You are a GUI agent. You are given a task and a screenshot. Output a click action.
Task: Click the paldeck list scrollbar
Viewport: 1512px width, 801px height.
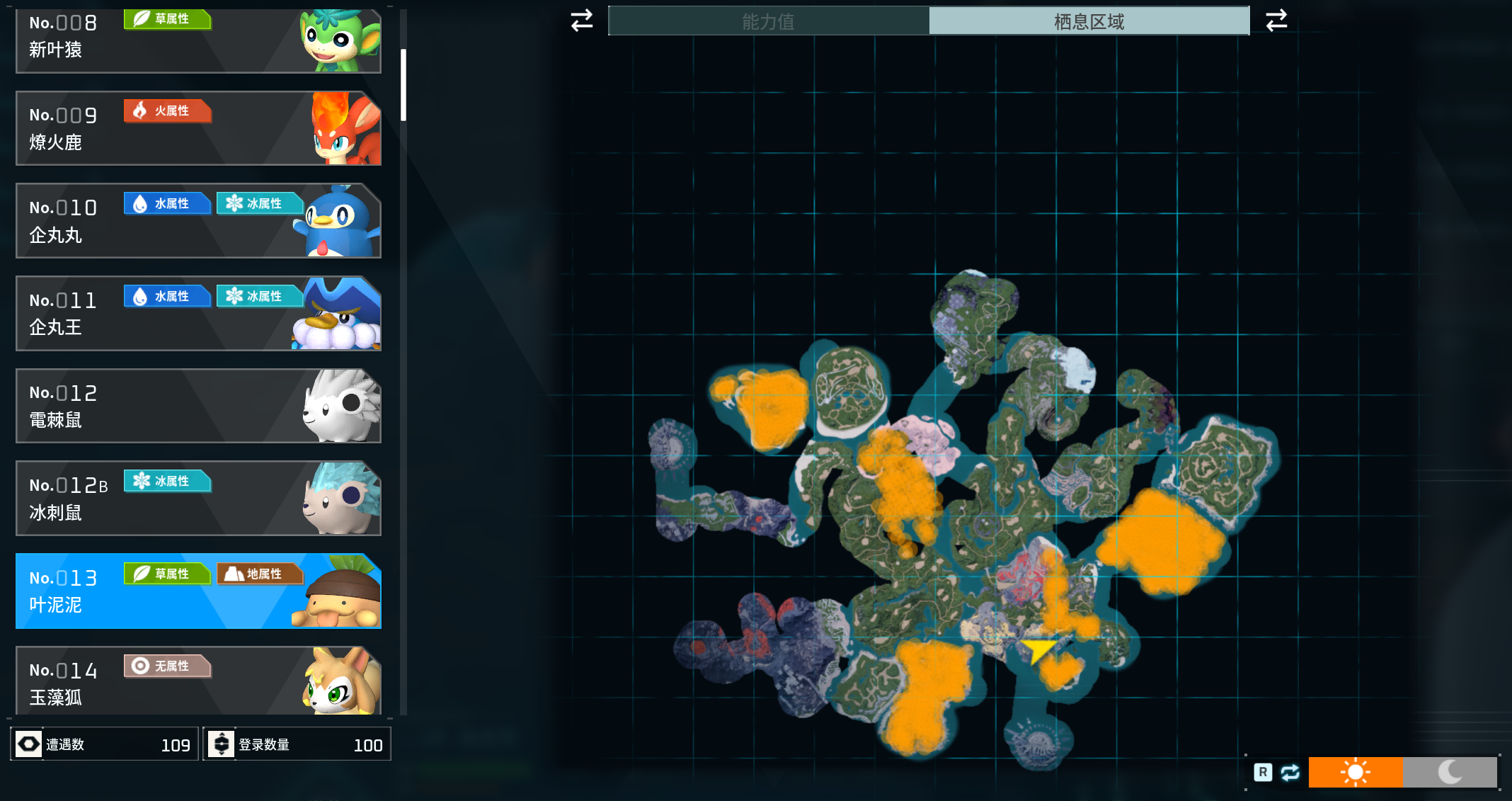click(x=403, y=85)
